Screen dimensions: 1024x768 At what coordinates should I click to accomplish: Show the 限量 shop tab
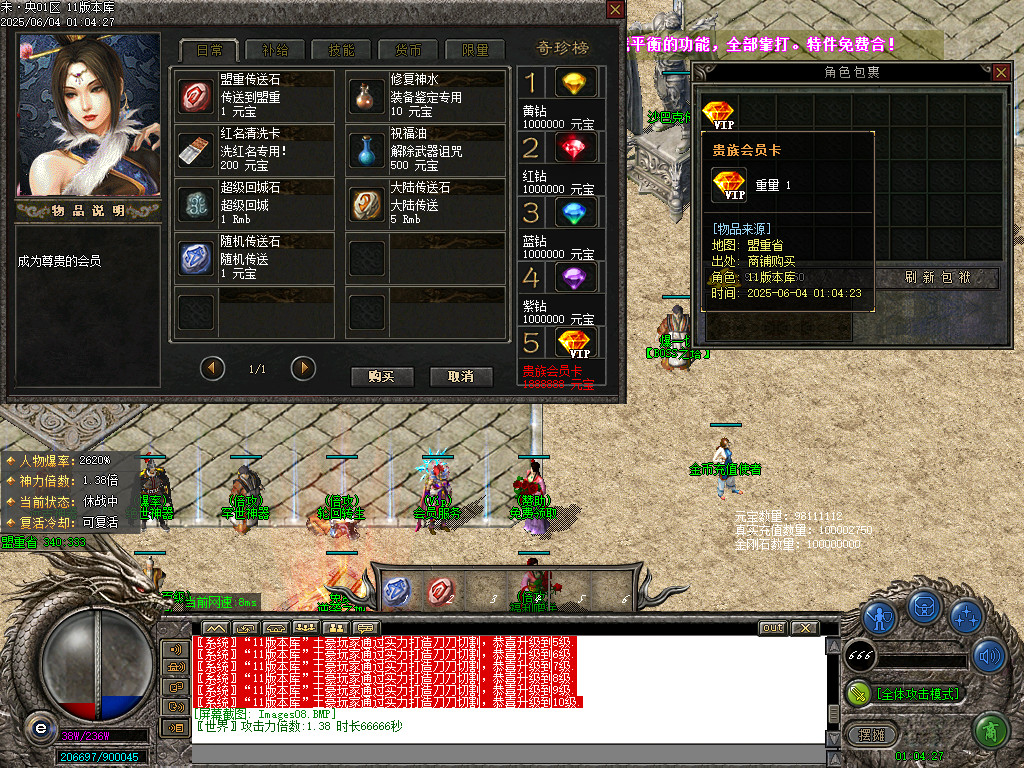pyautogui.click(x=474, y=50)
